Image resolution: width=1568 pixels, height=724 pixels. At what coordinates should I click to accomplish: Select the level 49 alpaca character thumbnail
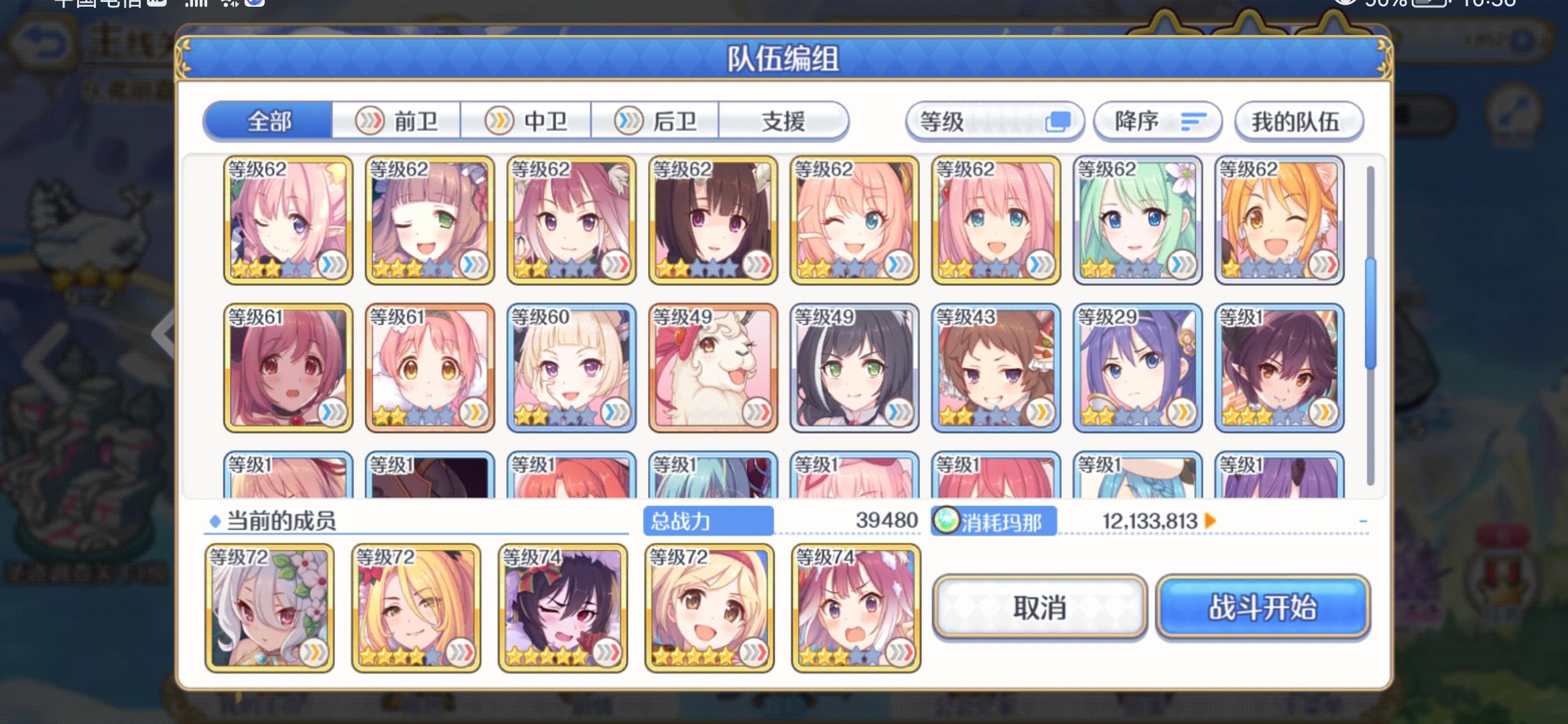point(712,367)
